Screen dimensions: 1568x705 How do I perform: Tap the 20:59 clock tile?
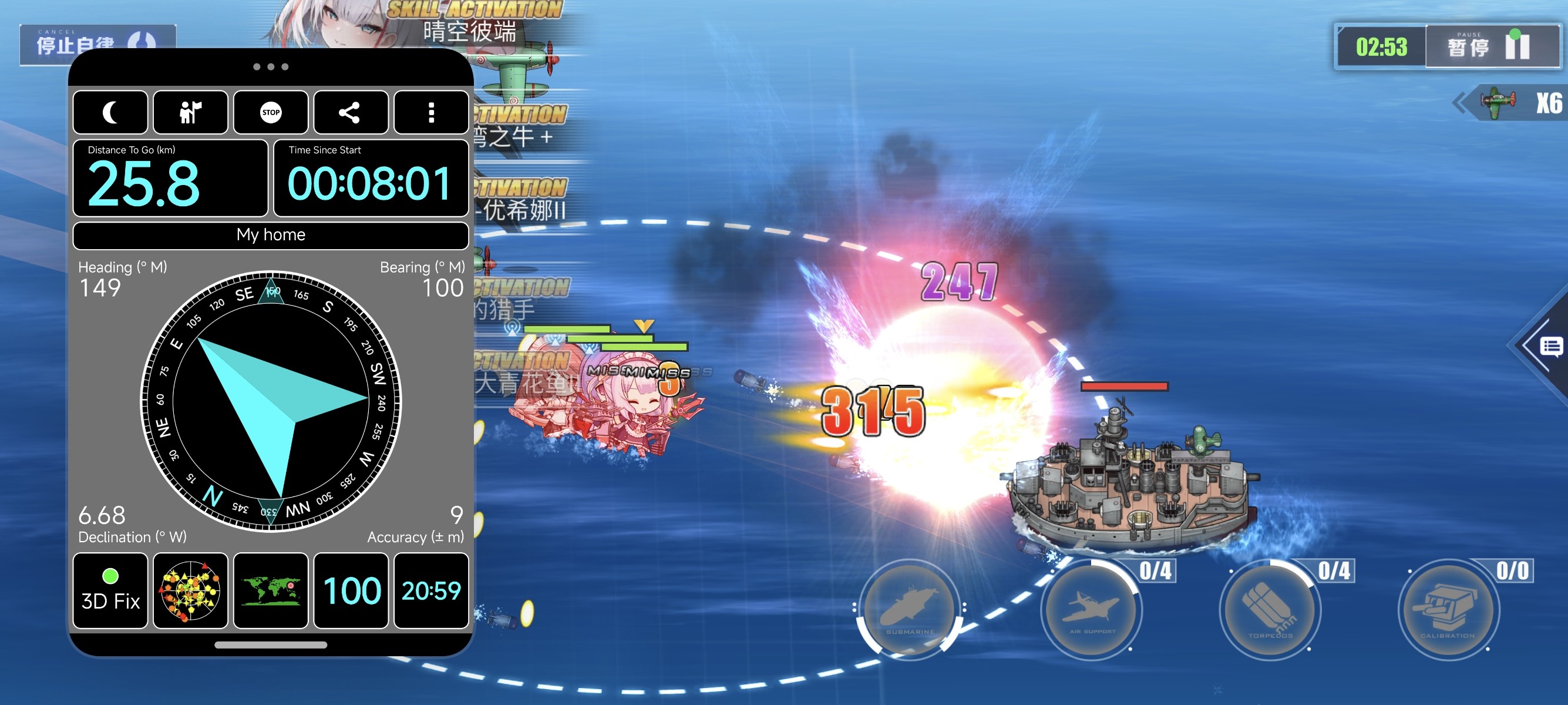431,590
